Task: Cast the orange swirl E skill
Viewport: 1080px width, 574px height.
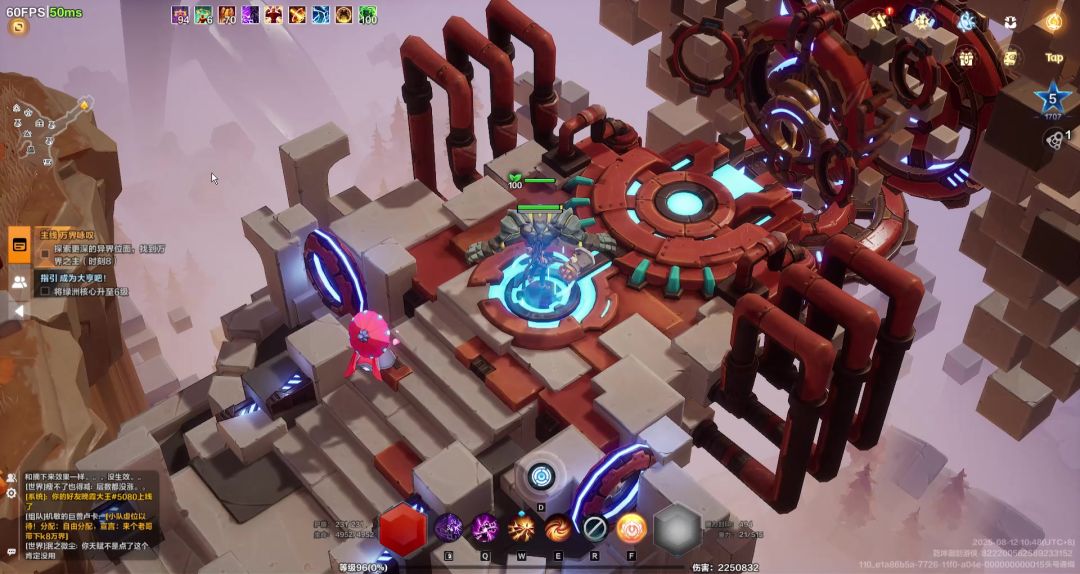Action: click(558, 527)
